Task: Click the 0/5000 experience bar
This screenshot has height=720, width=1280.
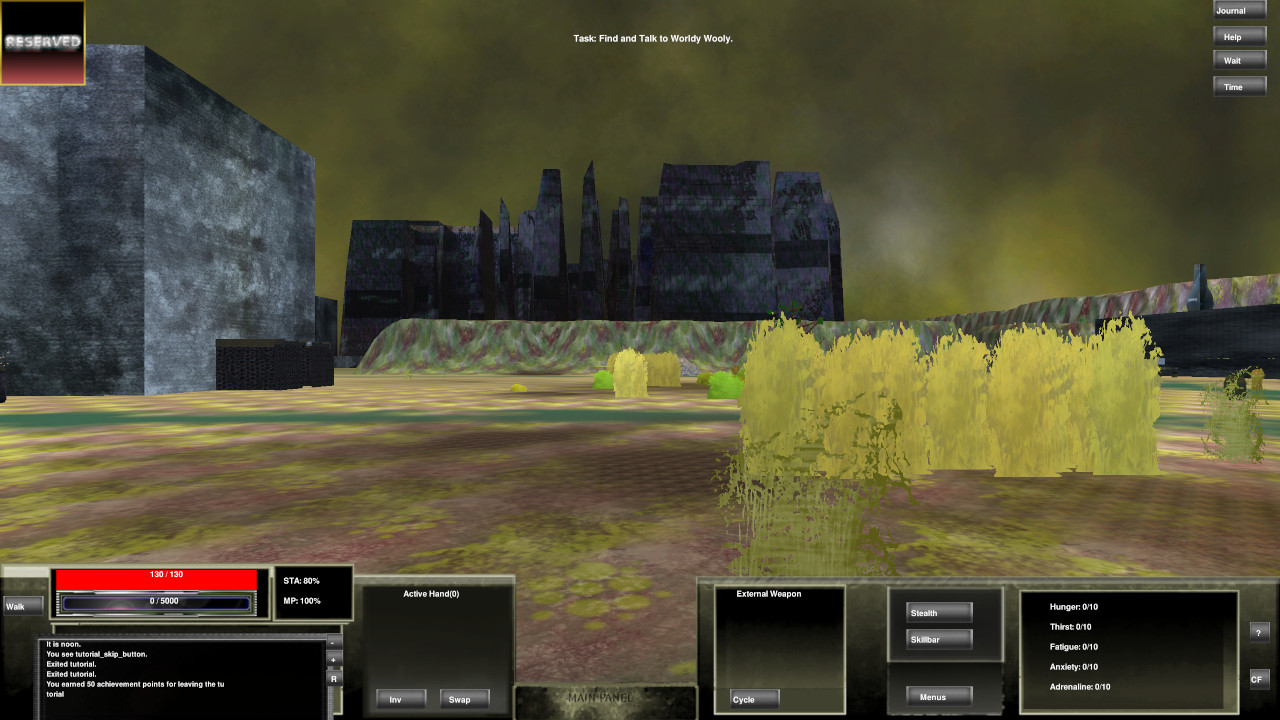Action: pos(155,601)
